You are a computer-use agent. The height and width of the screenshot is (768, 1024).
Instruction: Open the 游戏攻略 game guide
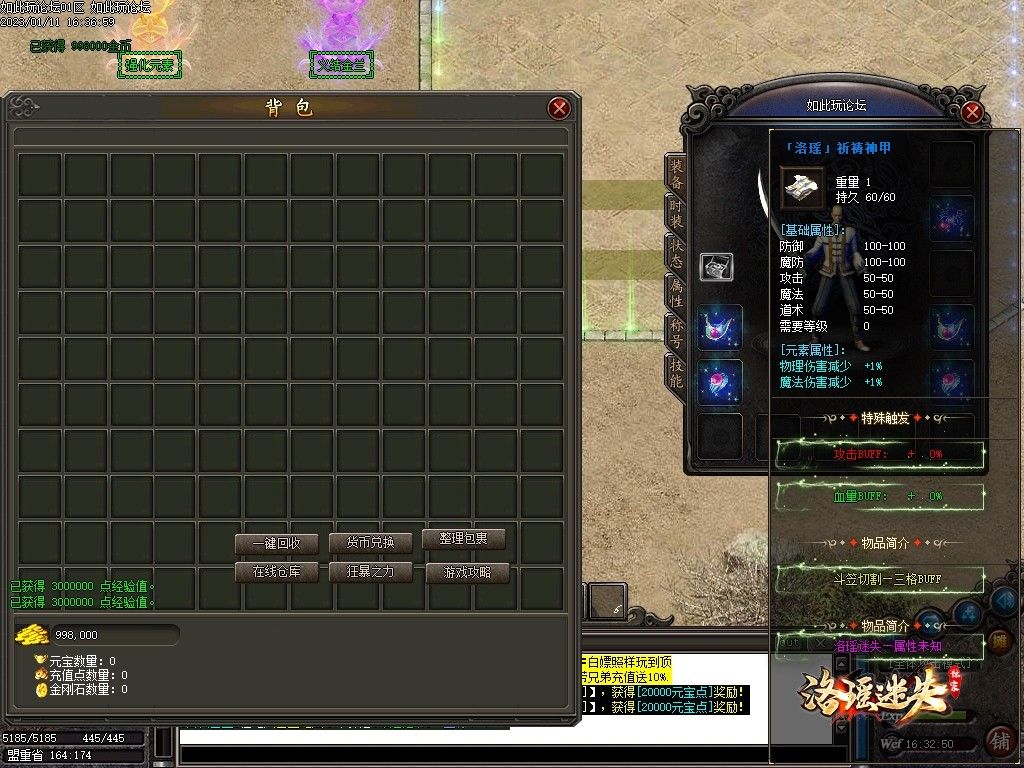[467, 573]
